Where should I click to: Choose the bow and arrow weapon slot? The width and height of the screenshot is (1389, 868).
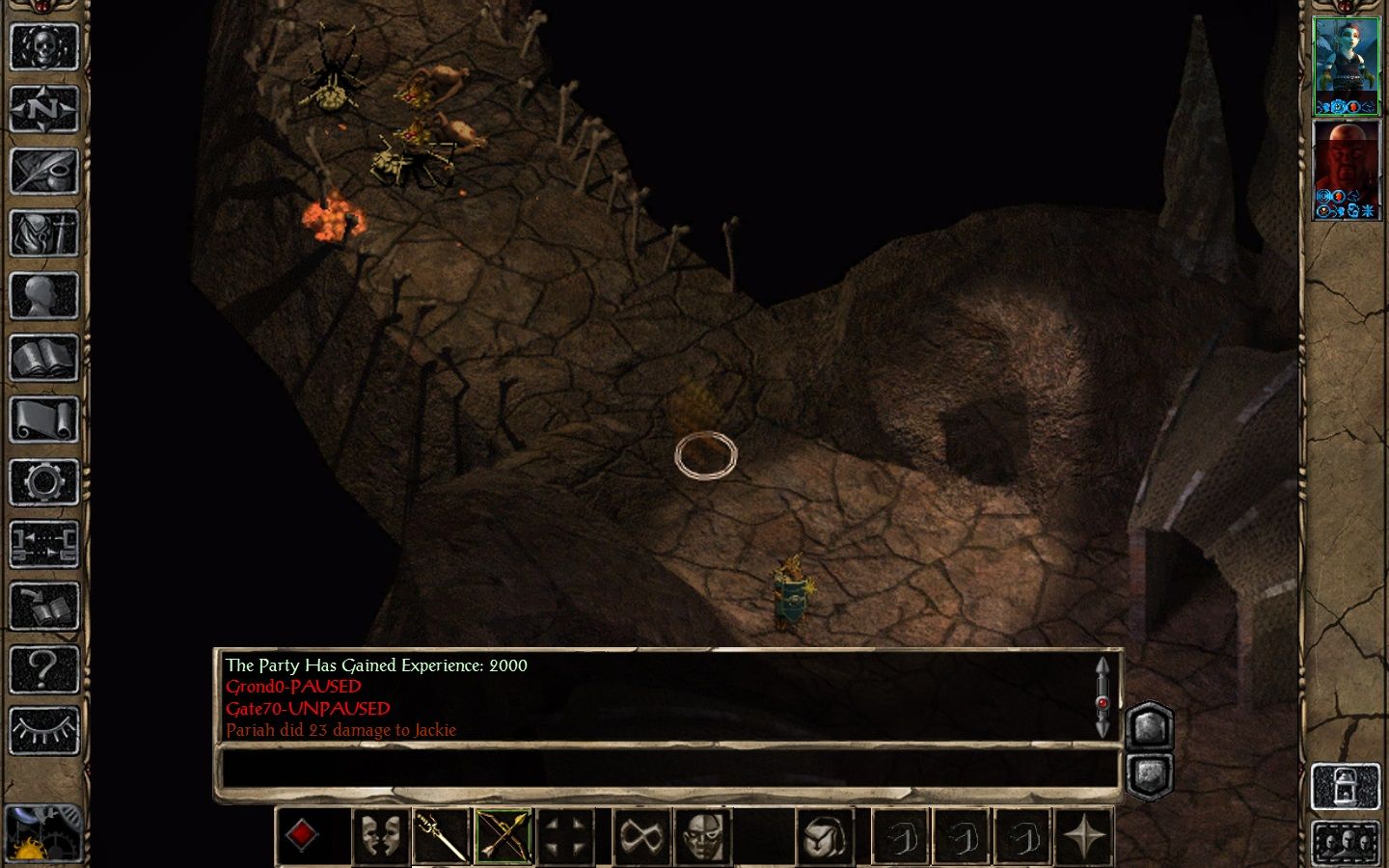504,835
